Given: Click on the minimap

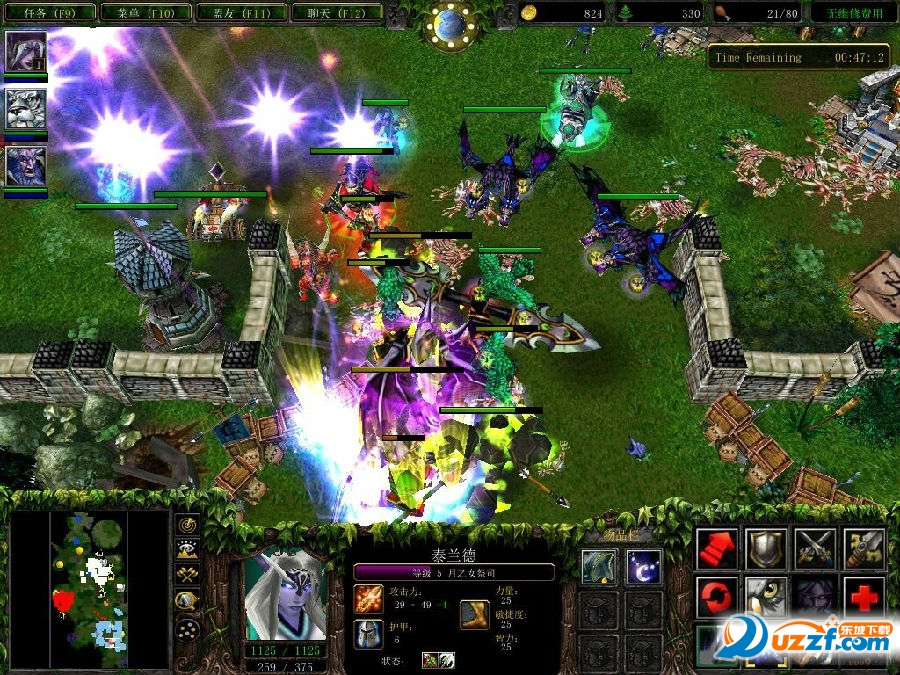Looking at the screenshot, I should pyautogui.click(x=88, y=588).
